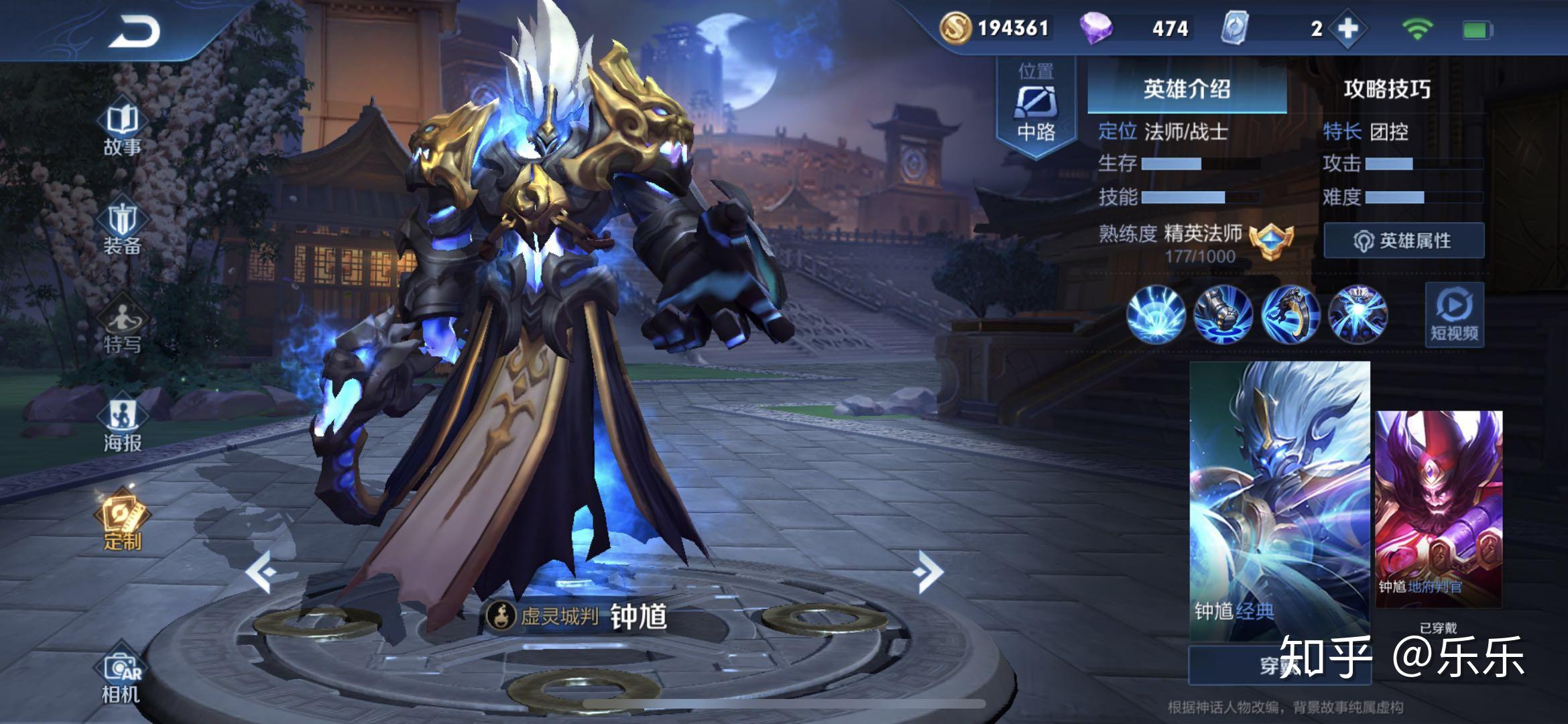The width and height of the screenshot is (1568, 724).
Task: Open the 故事 story section
Action: 122,130
